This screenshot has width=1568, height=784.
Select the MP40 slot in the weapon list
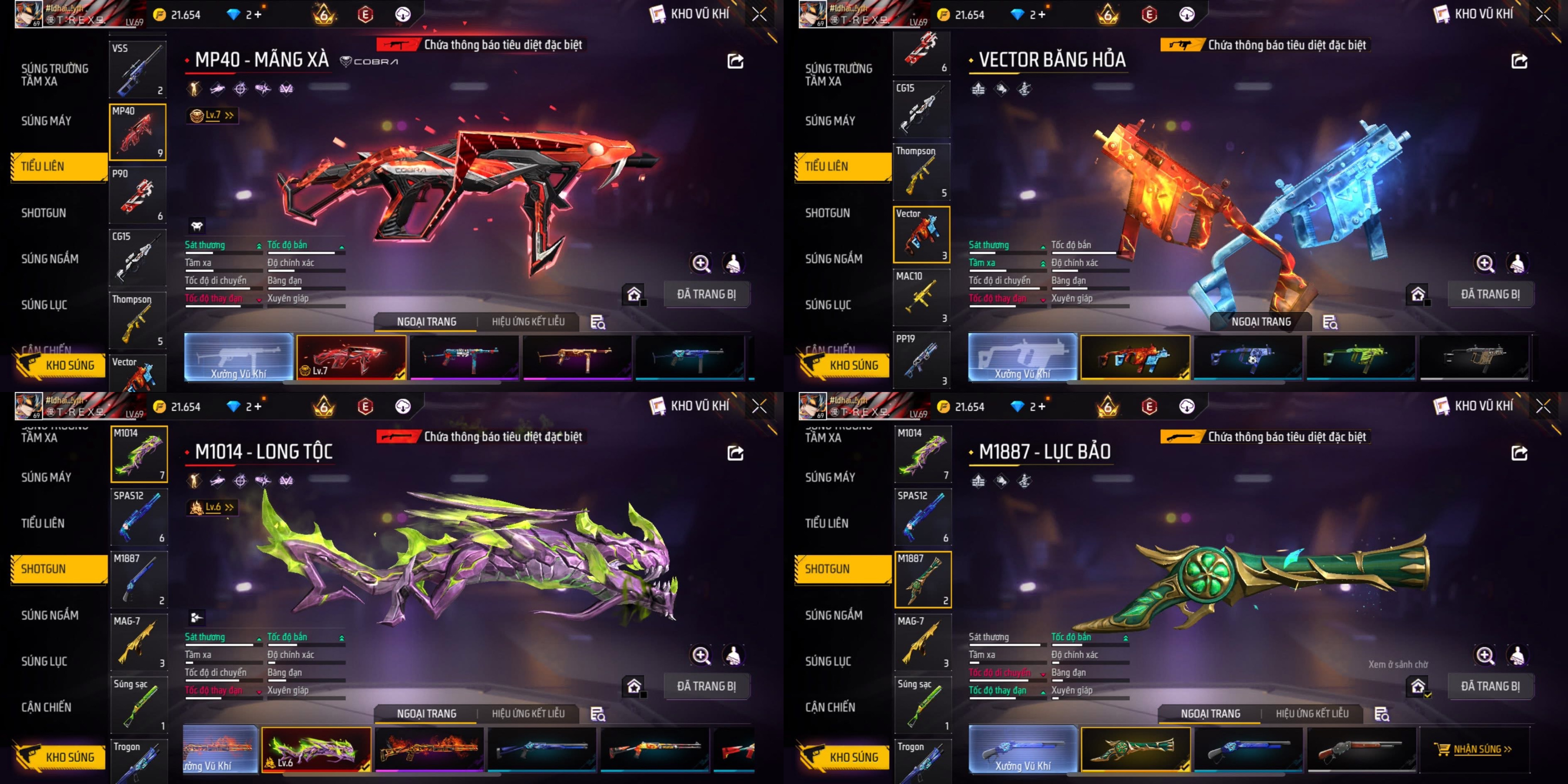click(x=137, y=132)
